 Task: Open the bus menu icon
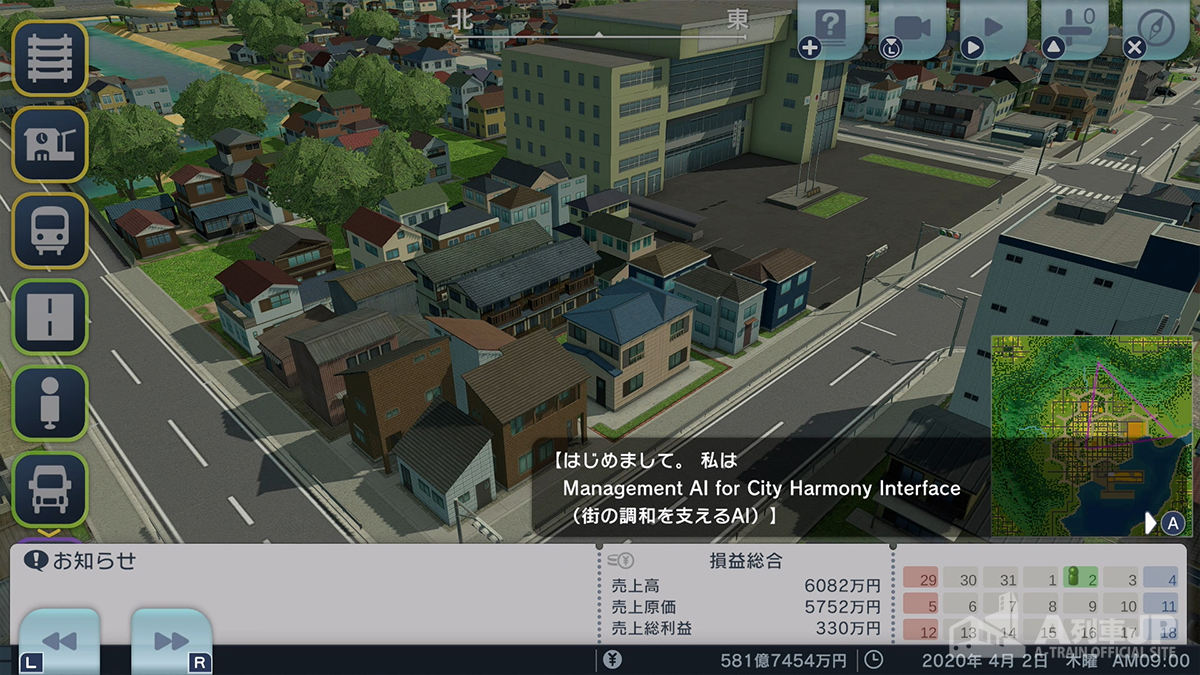pyautogui.click(x=49, y=230)
